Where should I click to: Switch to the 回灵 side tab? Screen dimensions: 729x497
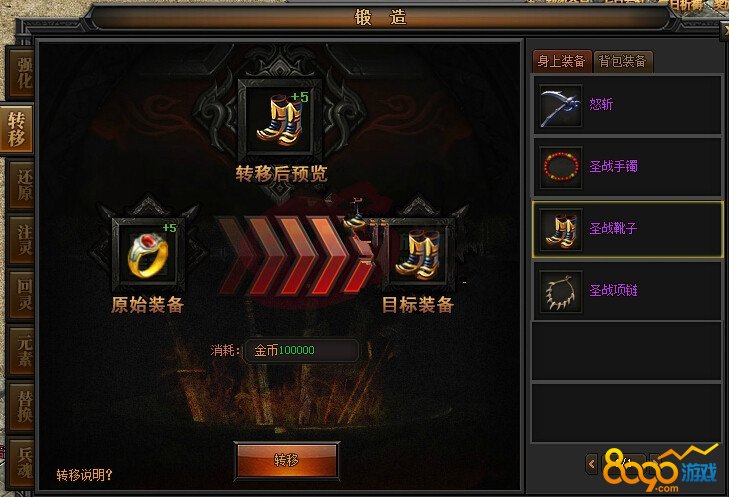click(x=19, y=298)
